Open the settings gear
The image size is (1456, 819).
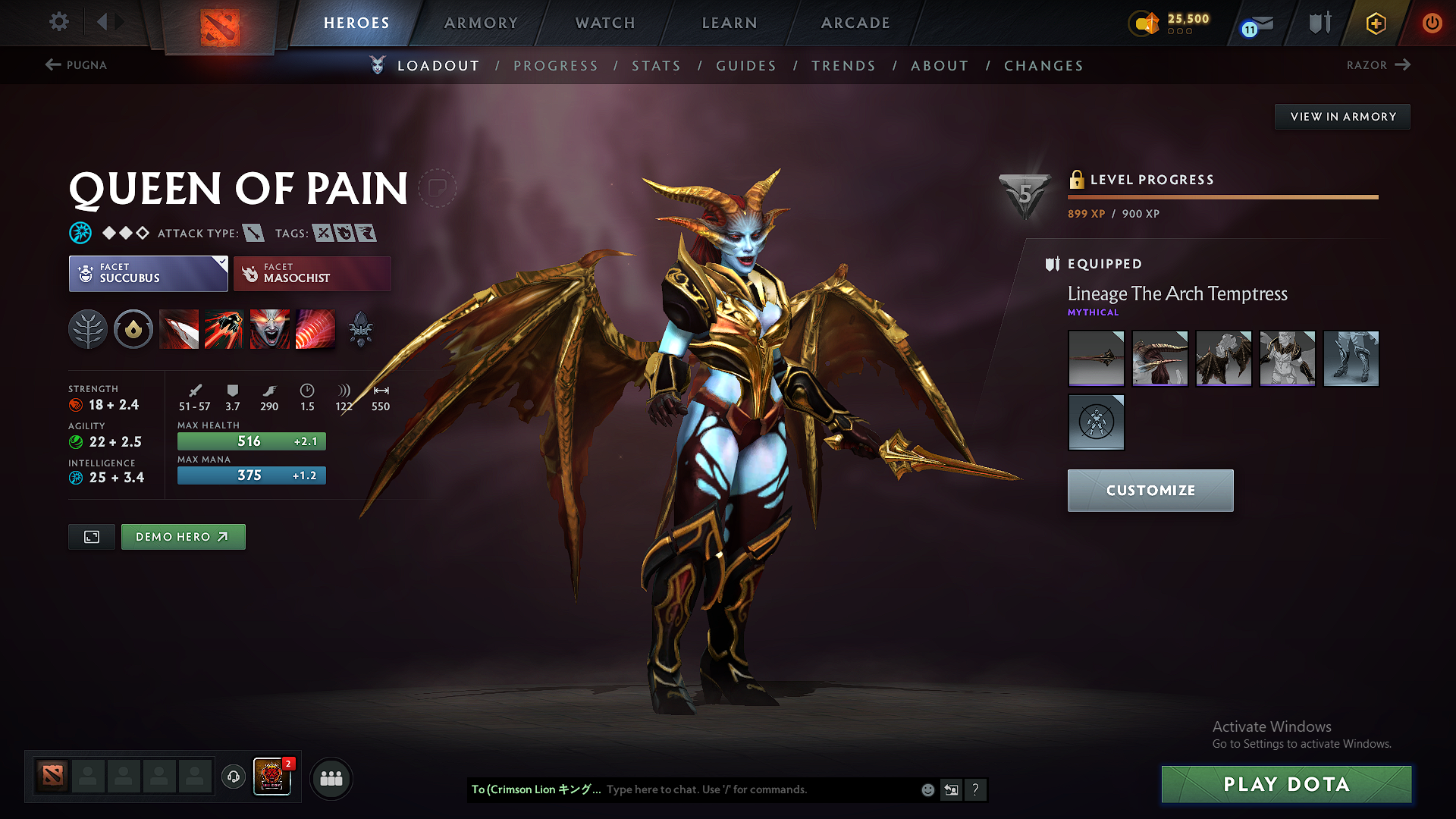58,22
